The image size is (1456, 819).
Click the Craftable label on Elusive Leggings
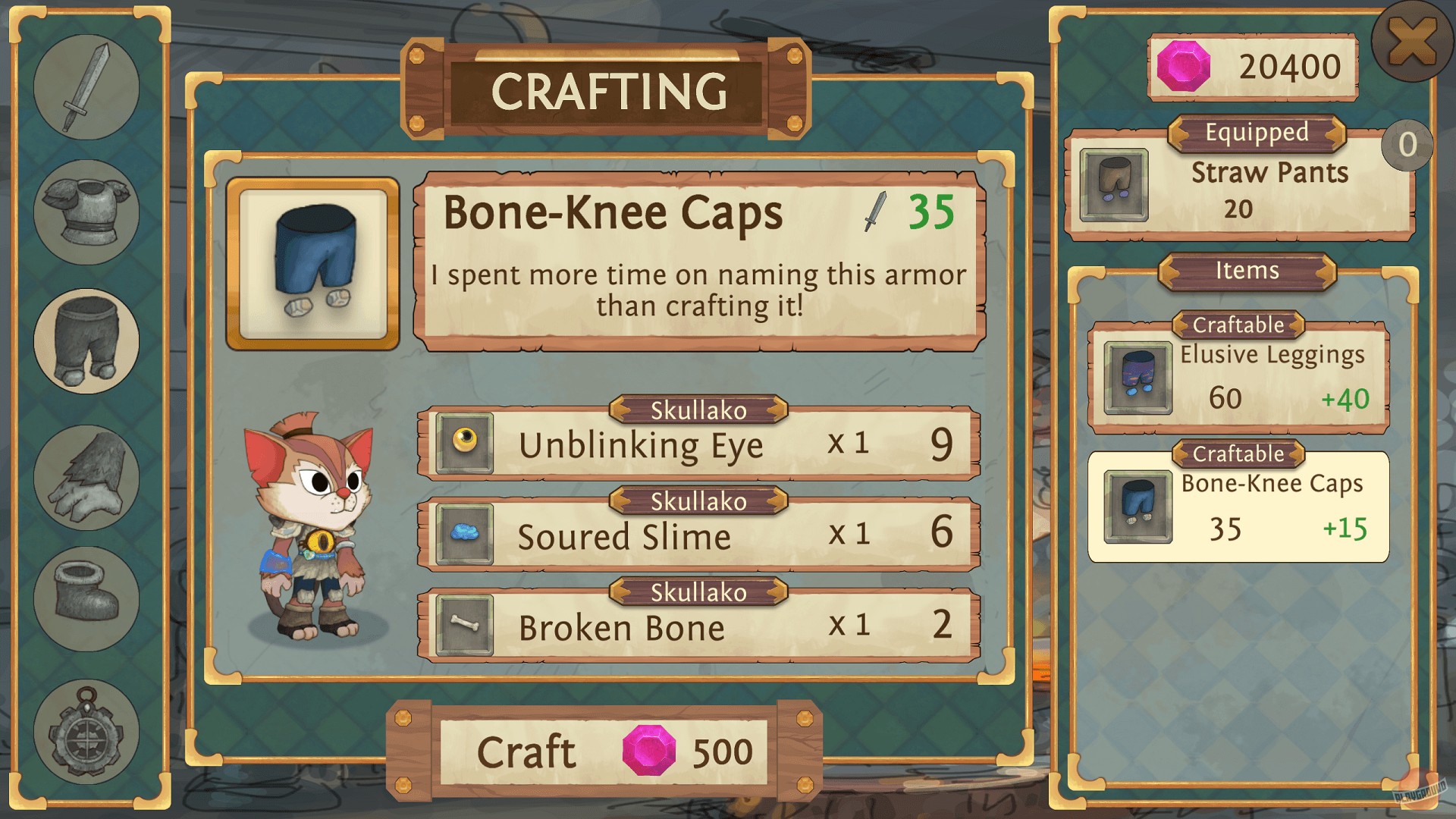tap(1238, 325)
